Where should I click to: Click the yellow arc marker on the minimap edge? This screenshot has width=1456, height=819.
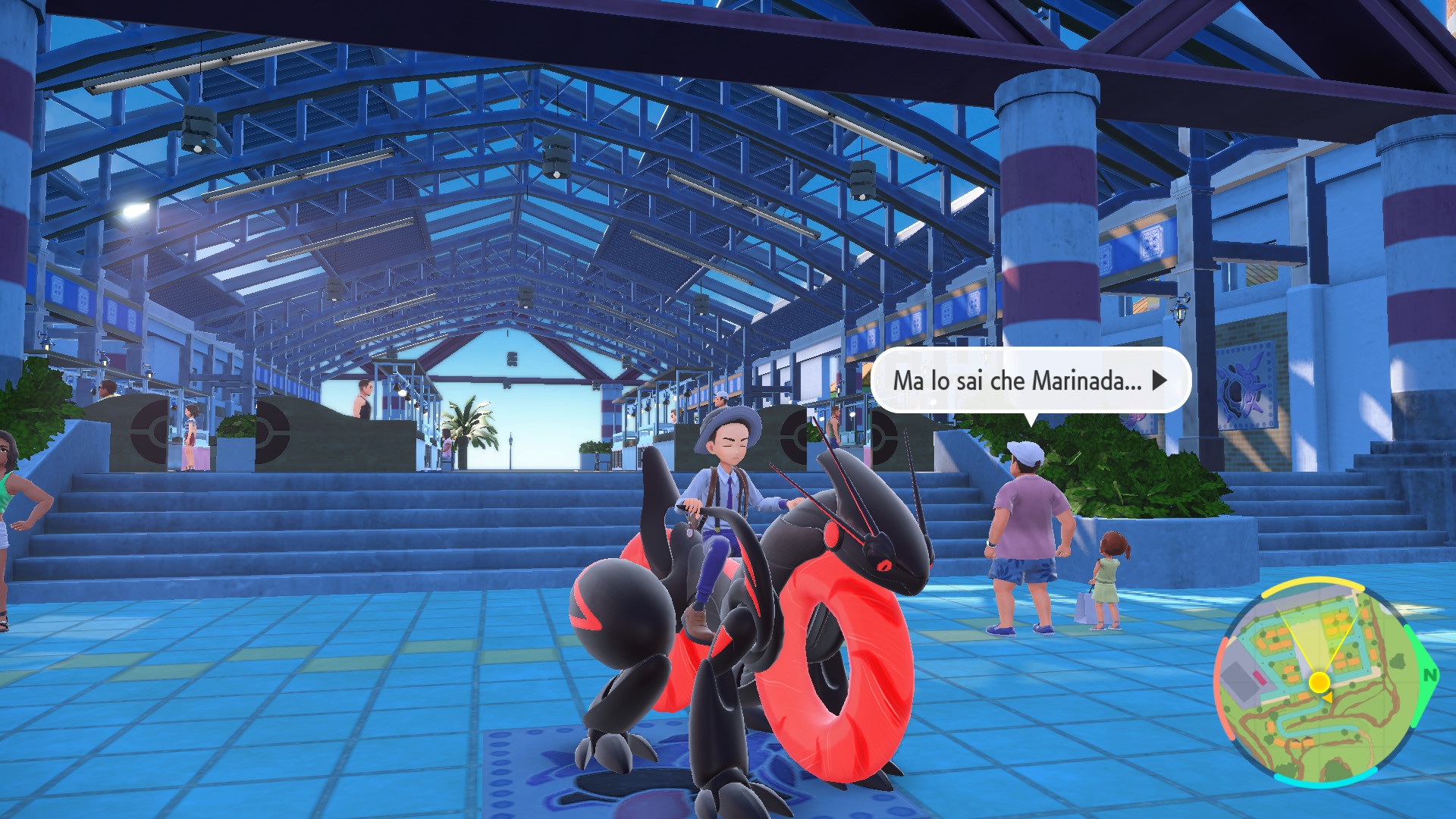tap(1314, 584)
